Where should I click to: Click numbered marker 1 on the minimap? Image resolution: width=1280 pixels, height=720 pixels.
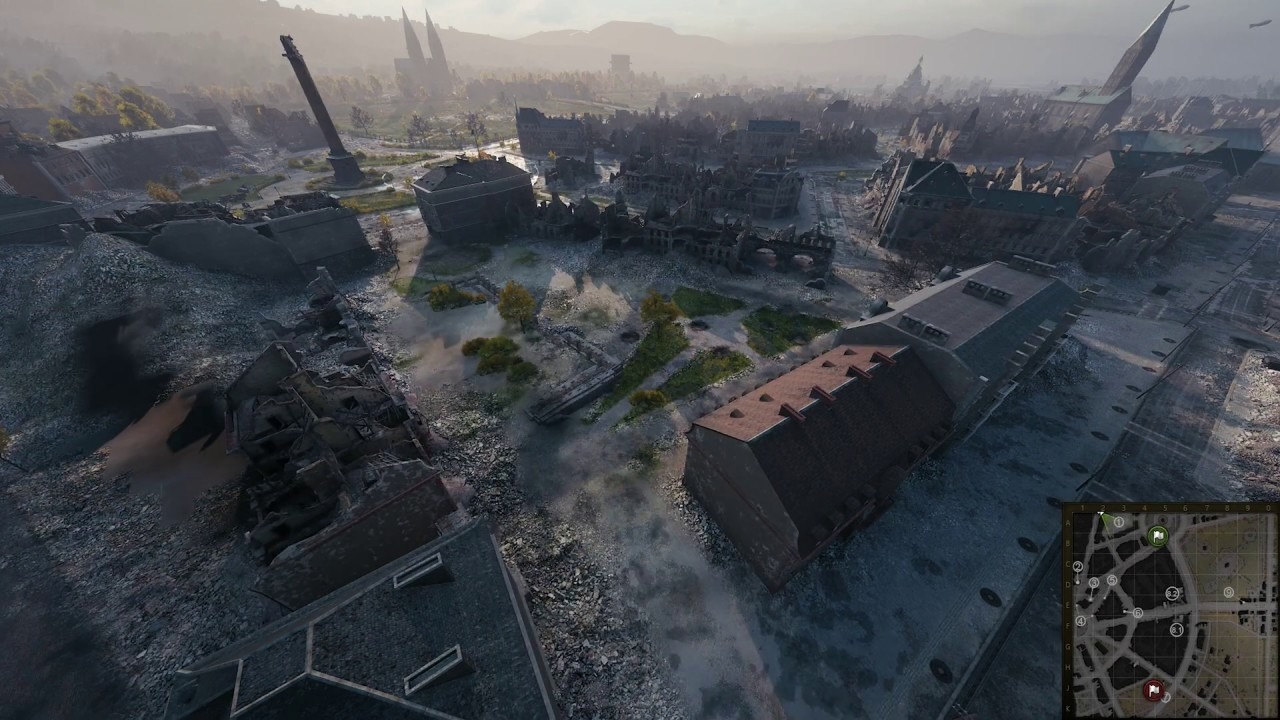click(x=1119, y=522)
